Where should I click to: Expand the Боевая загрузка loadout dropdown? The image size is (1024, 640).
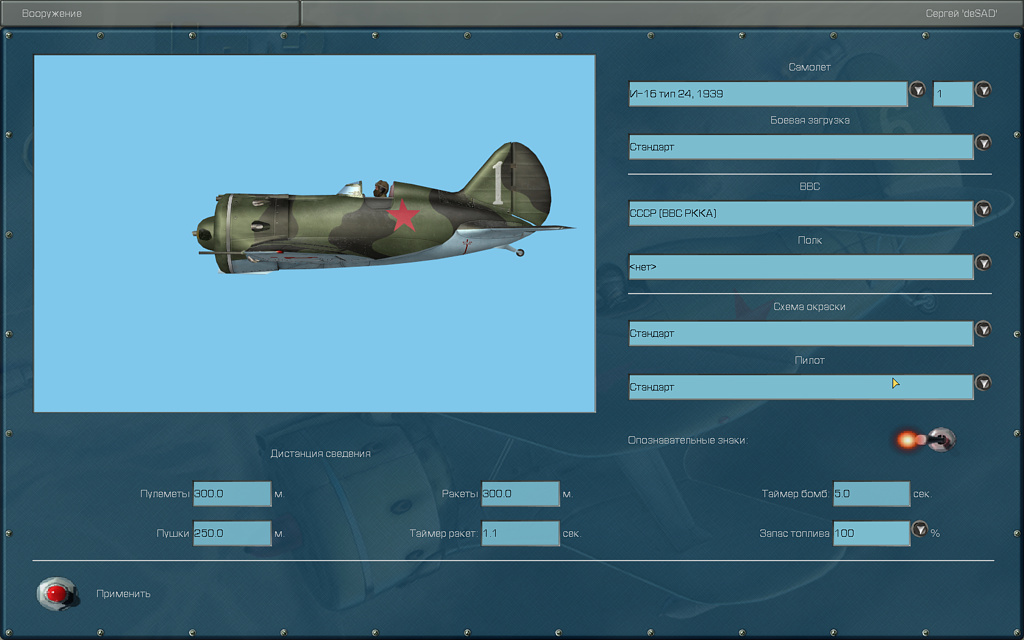[x=983, y=143]
